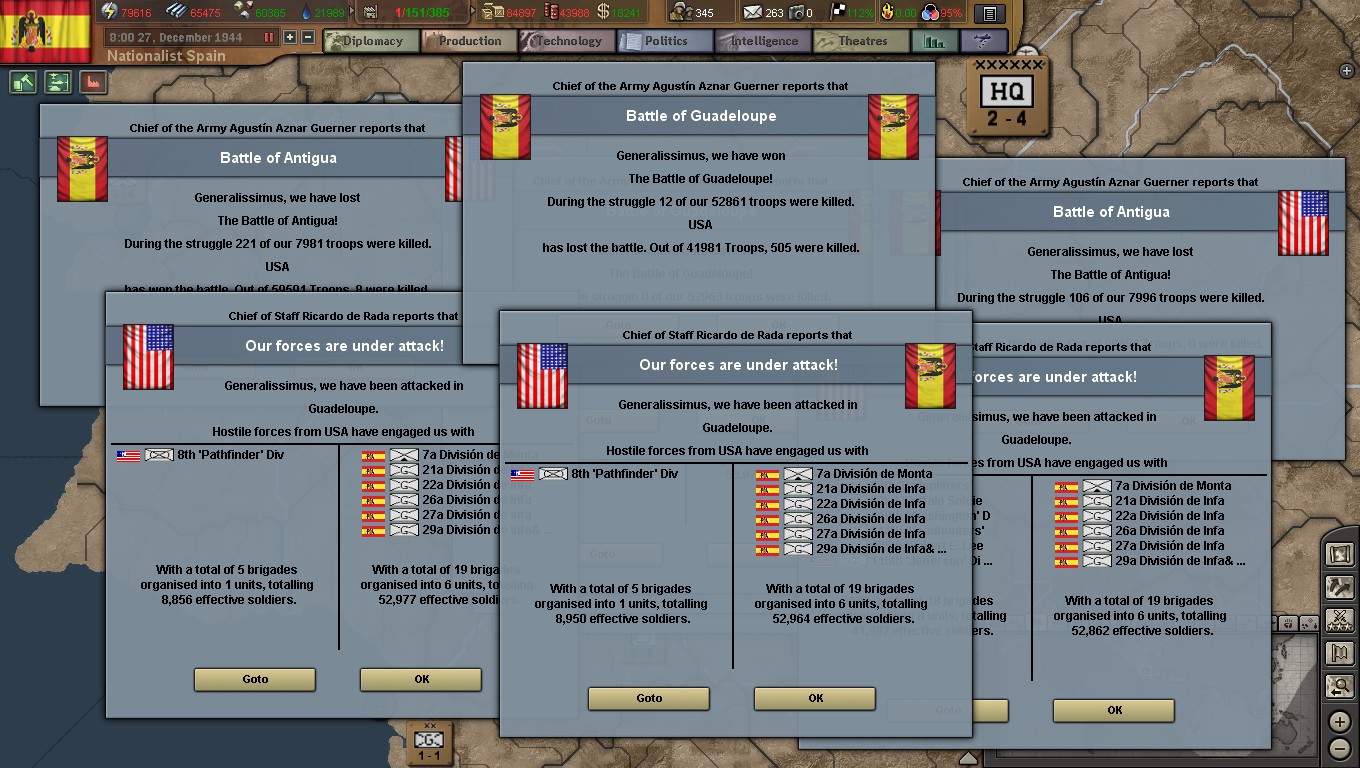This screenshot has height=768, width=1360.
Task: Click the aircraft icon on the top bar
Action: [983, 41]
